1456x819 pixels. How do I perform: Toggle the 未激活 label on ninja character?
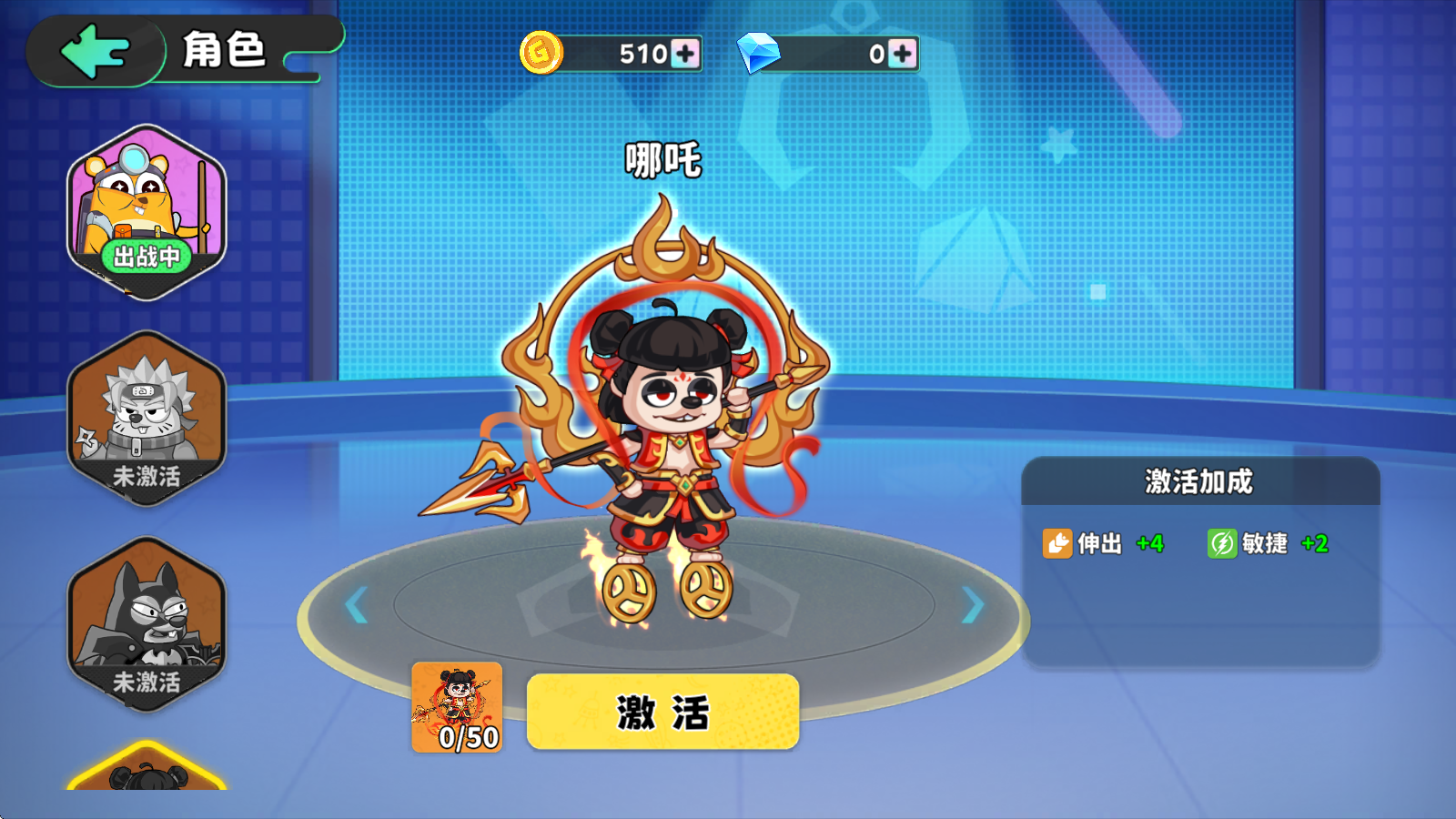point(146,472)
